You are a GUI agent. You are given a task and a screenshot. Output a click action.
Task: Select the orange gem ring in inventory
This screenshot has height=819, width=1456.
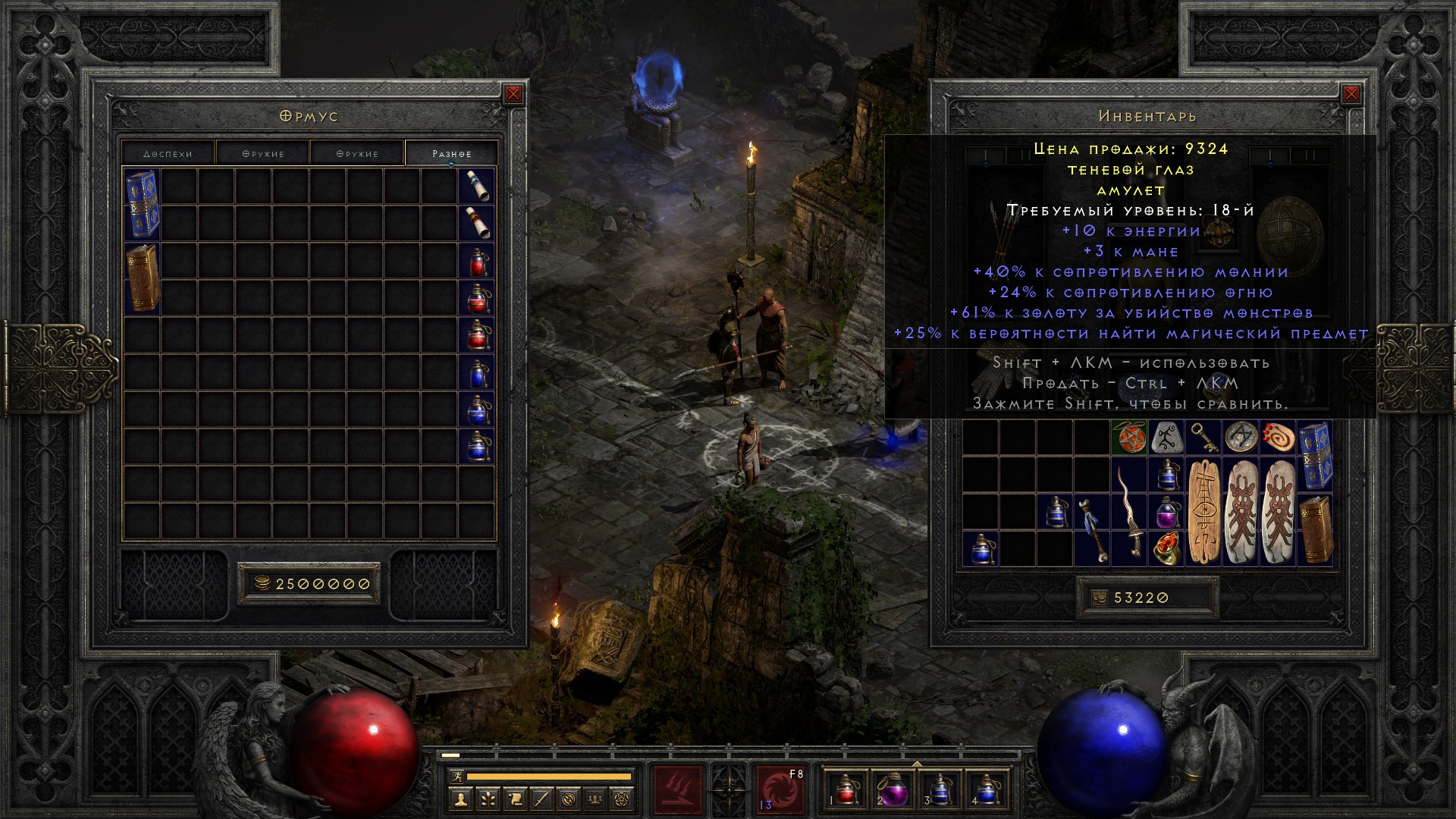(x=1166, y=549)
